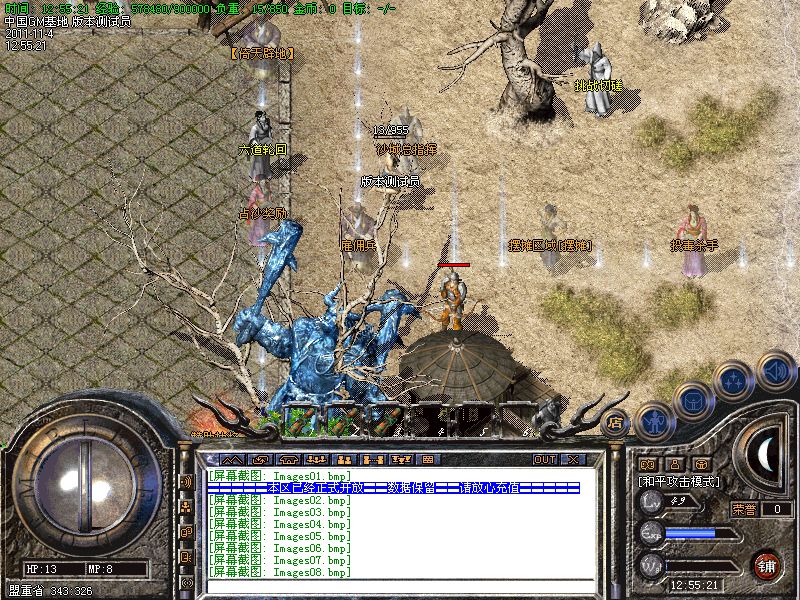Click the 荣誉 honor label
This screenshot has width=800, height=600.
pos(744,509)
